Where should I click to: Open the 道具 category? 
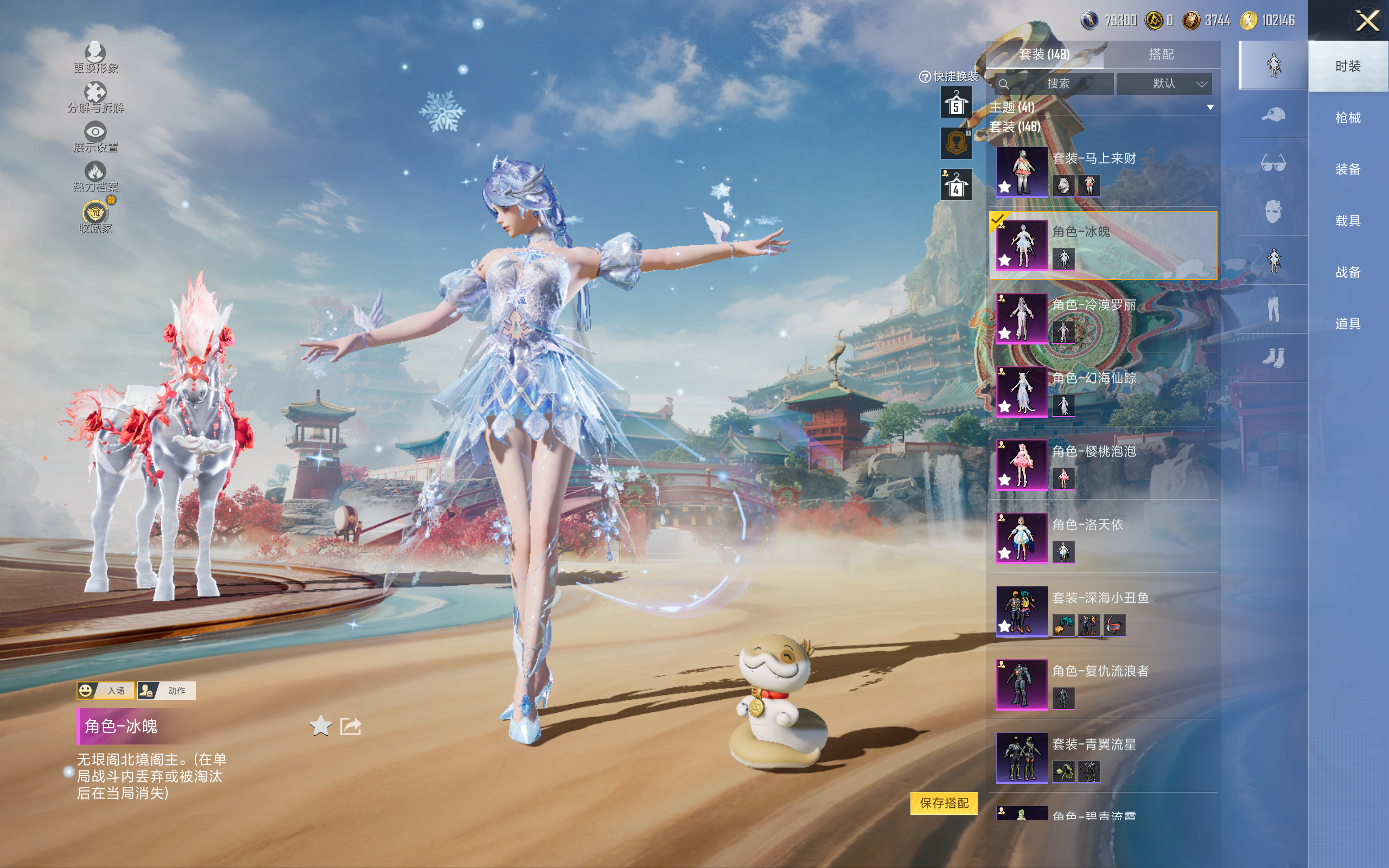(1348, 324)
